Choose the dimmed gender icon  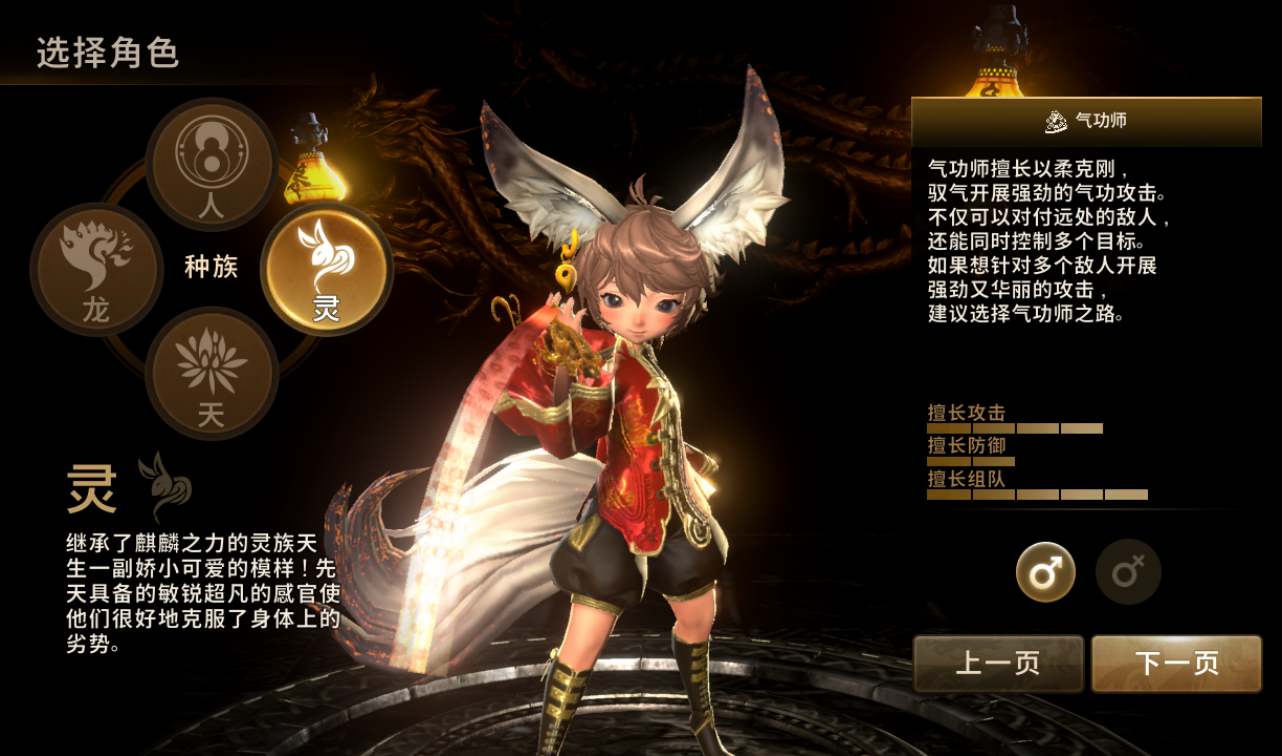point(1128,573)
